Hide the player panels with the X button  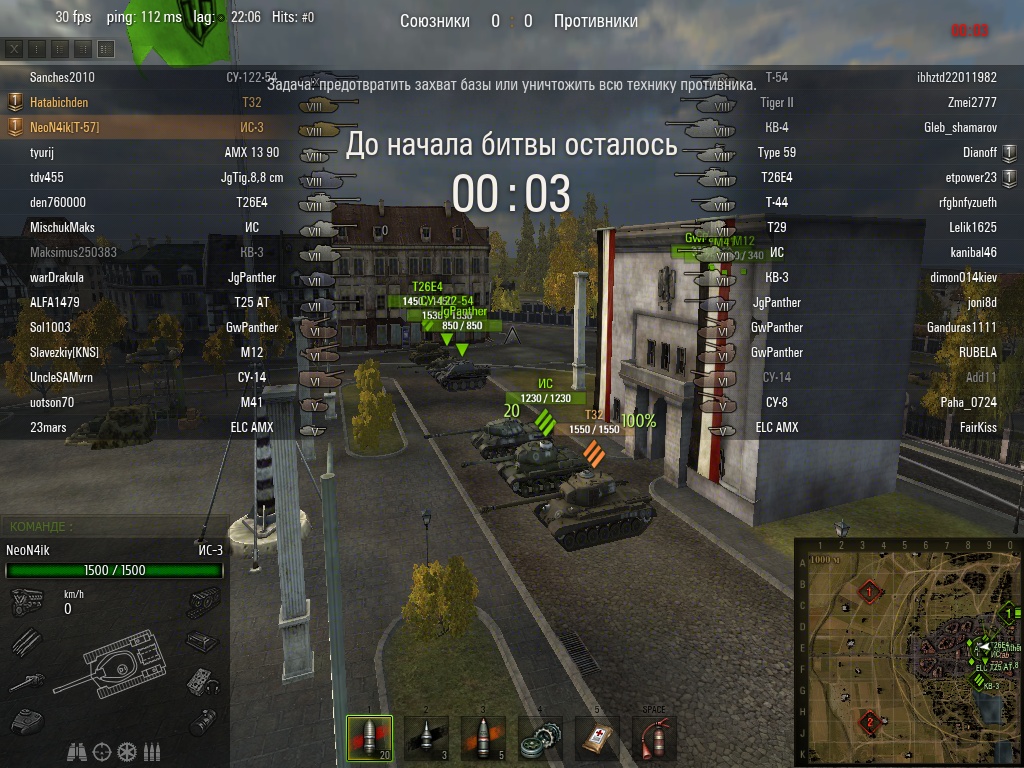(x=15, y=48)
